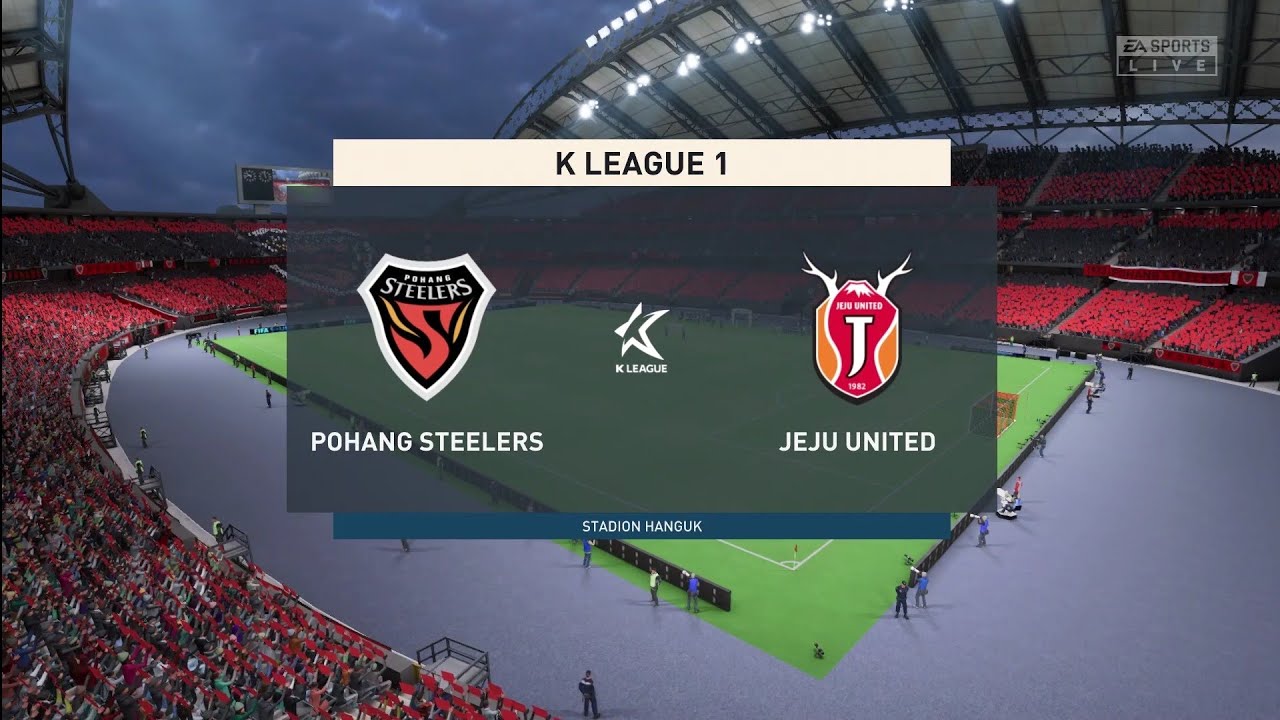
Task: Select the STADION HANGUK venue bar
Action: pos(640,522)
